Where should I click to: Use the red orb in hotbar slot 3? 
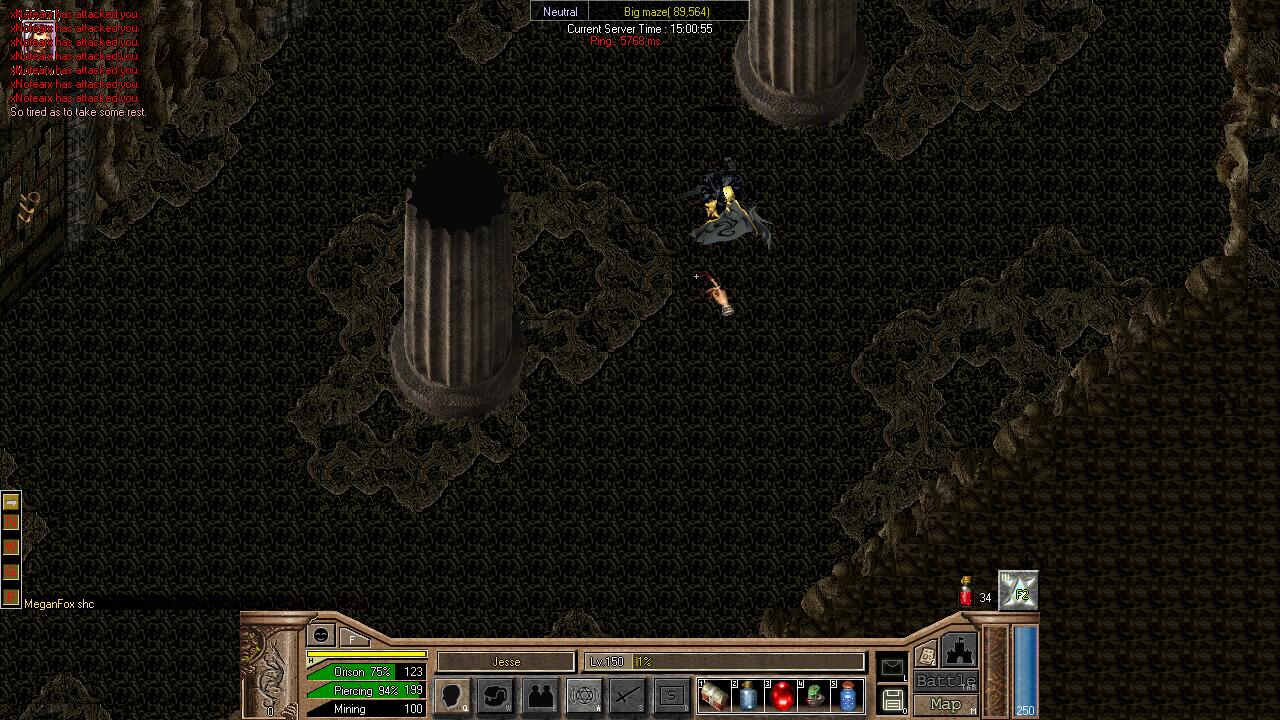782,696
